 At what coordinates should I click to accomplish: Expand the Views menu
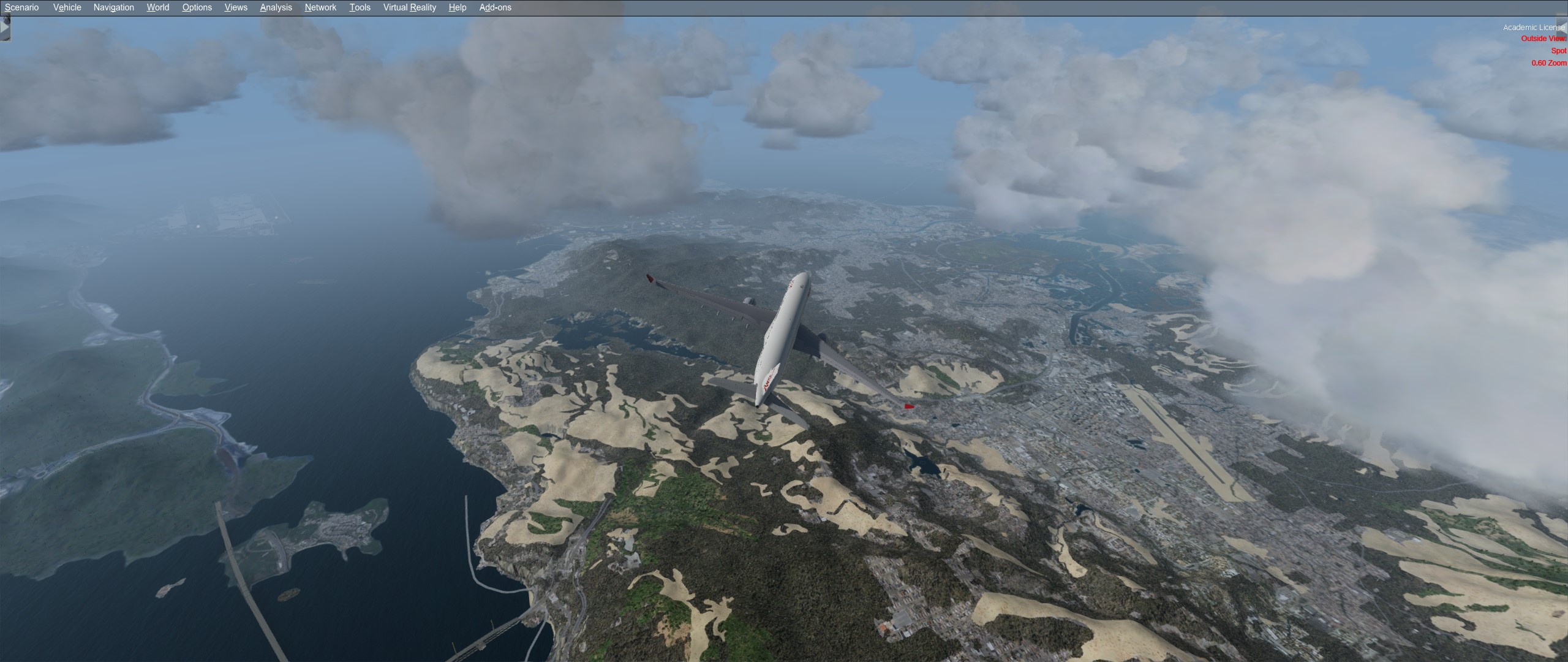(x=236, y=7)
